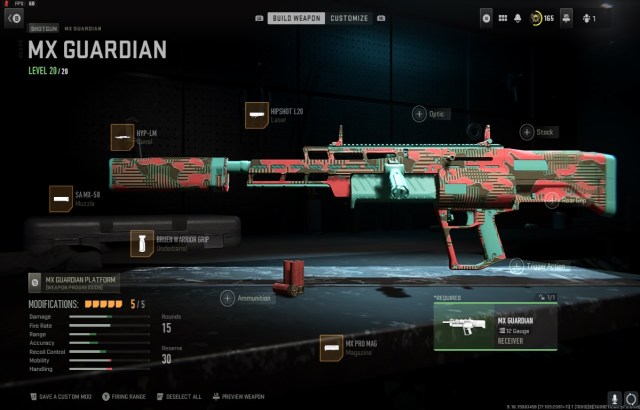This screenshot has height=410, width=640.
Task: Add an Ammunition attachment
Action: (x=227, y=297)
